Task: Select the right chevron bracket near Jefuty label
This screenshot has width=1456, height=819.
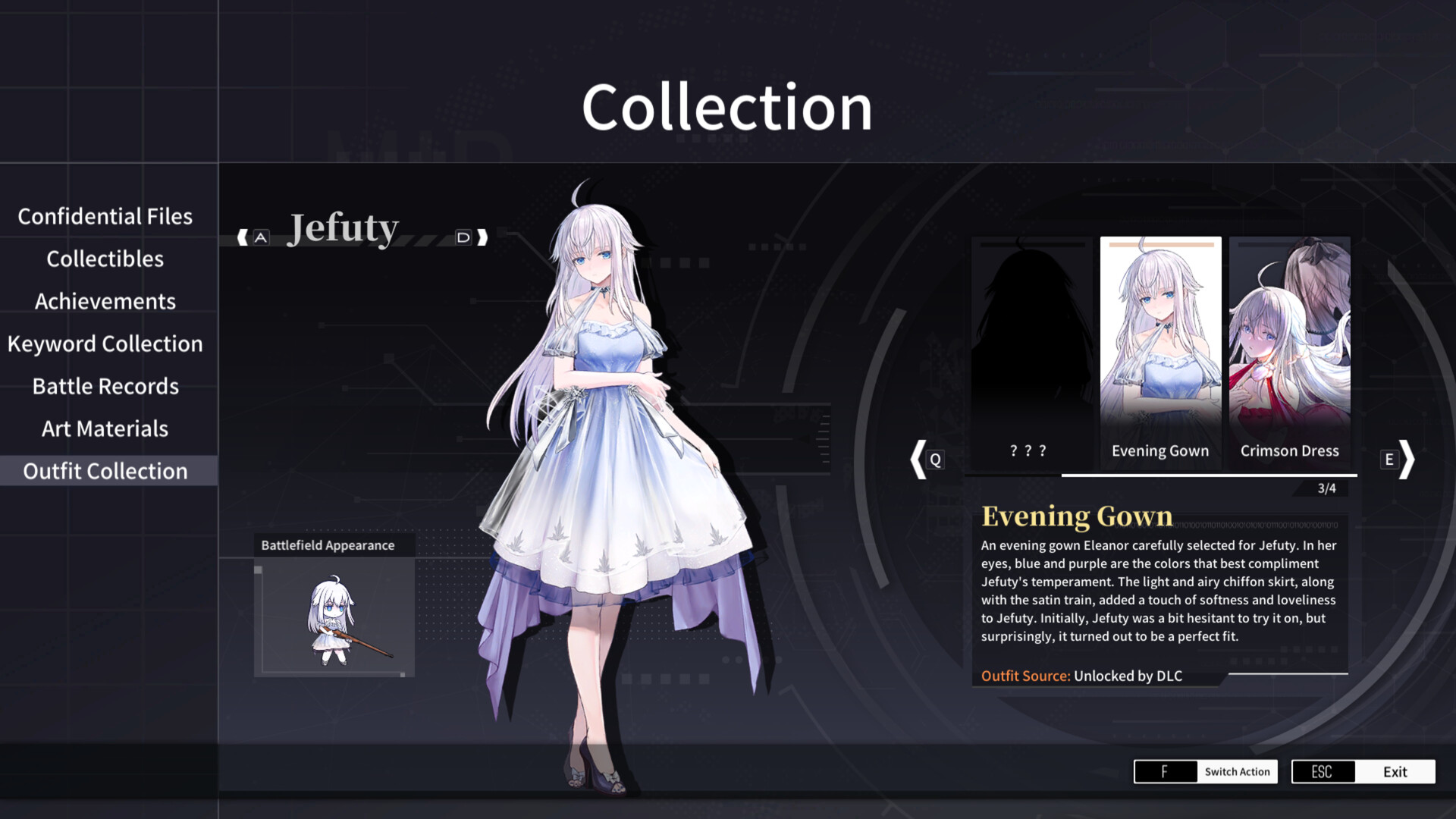Action: [x=481, y=237]
